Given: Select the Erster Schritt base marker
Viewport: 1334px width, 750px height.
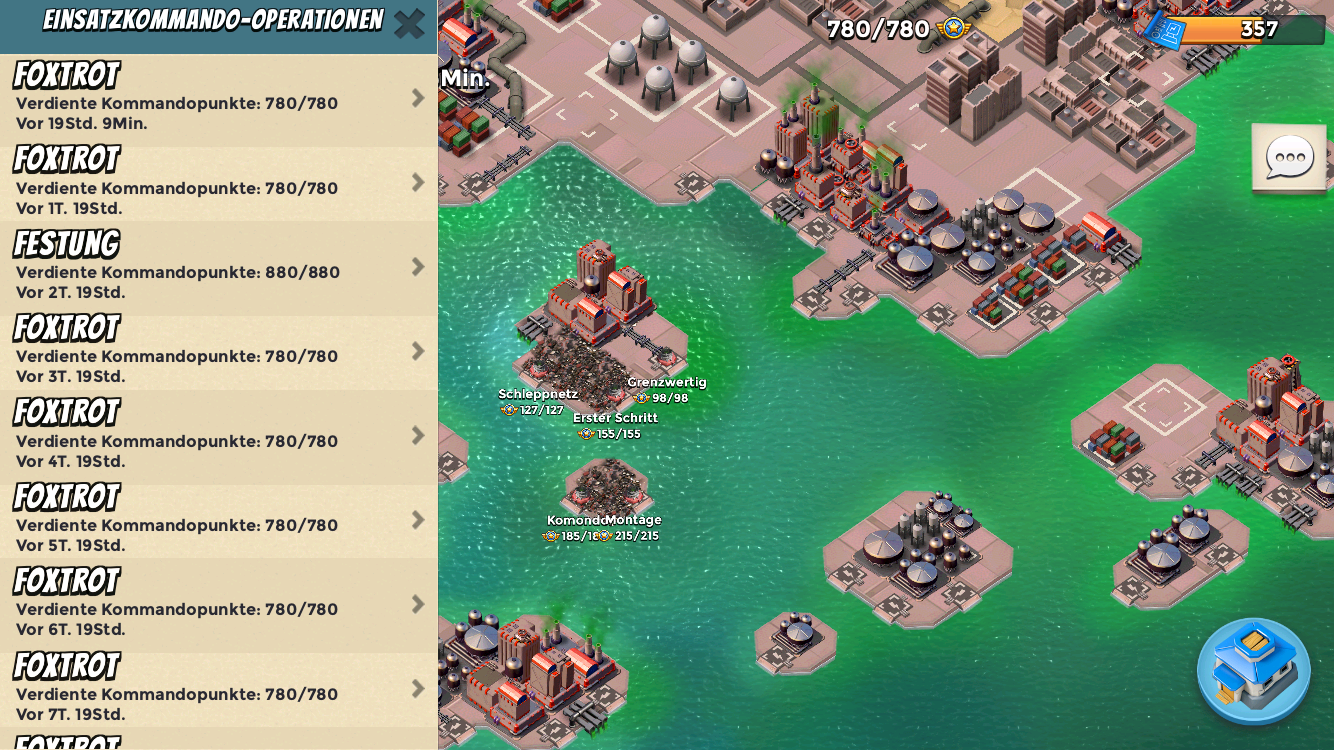Looking at the screenshot, I should (x=614, y=425).
